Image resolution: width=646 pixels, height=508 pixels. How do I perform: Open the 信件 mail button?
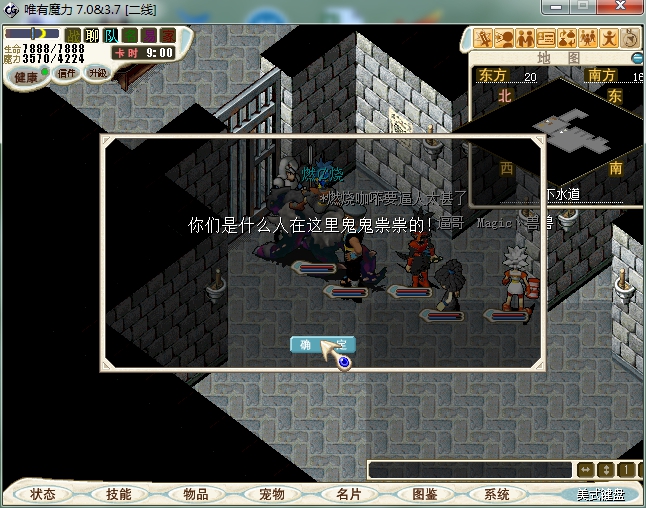tap(68, 73)
